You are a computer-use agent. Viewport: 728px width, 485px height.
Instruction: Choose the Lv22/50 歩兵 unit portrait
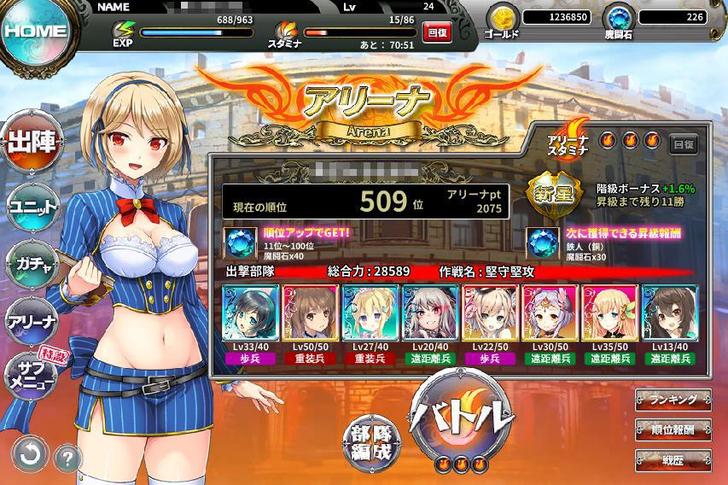tap(491, 317)
